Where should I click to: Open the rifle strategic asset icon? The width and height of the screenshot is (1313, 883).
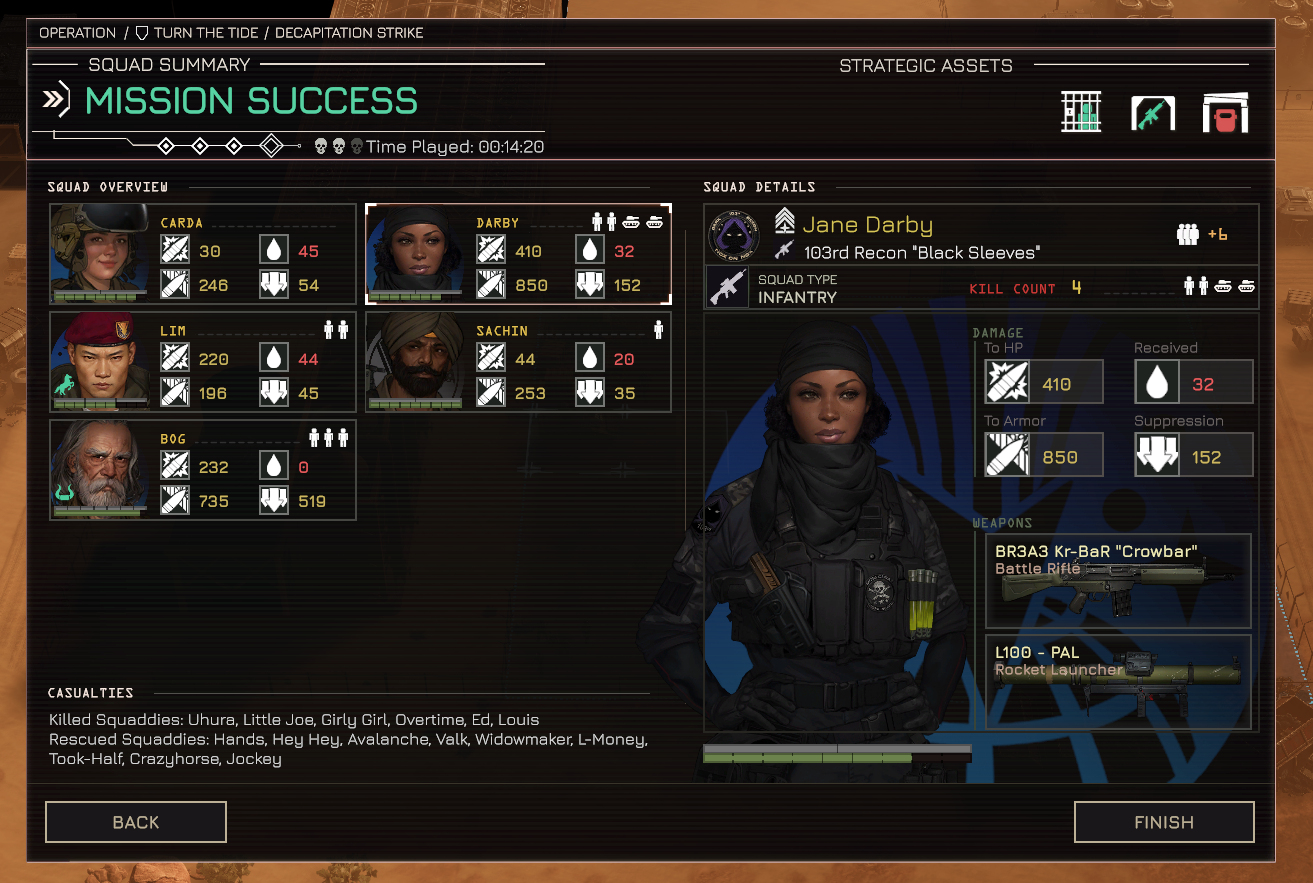[x=1153, y=113]
